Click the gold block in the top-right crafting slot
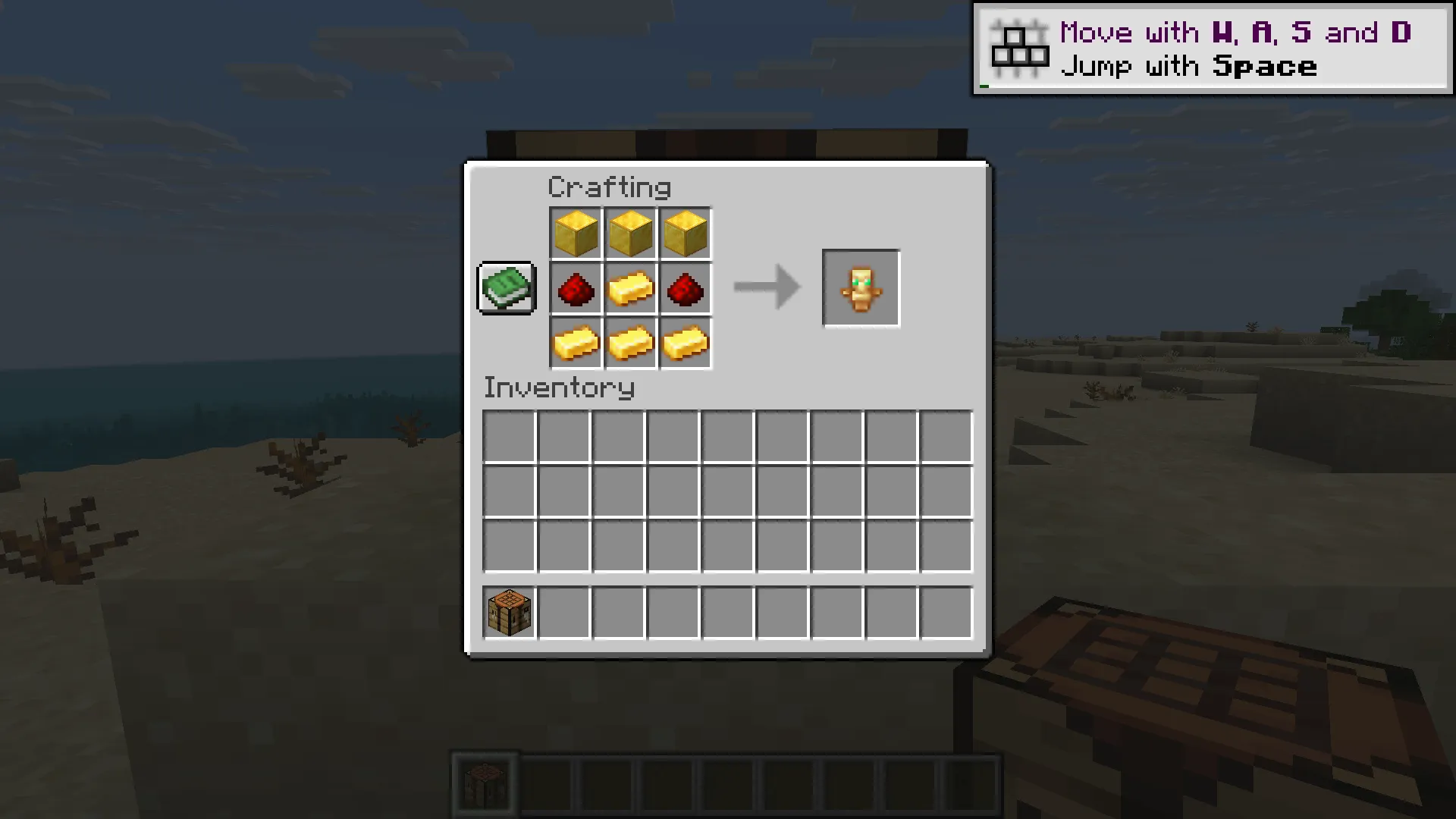1456x819 pixels. [686, 233]
